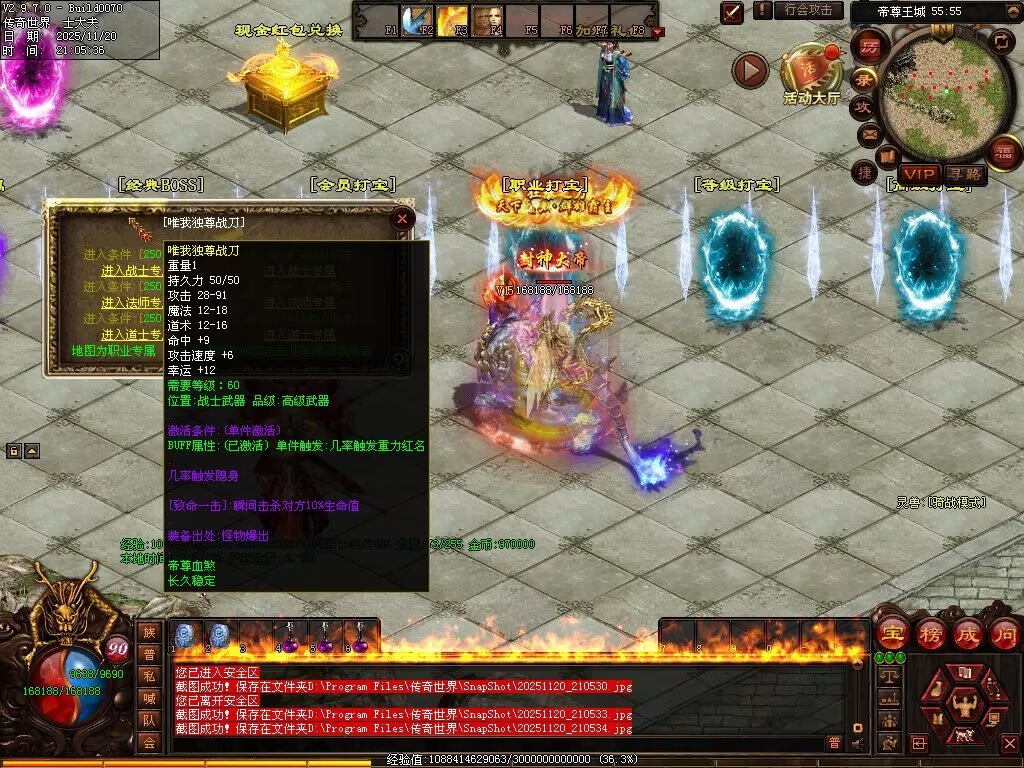Use the purple potion in slot 4

pyautogui.click(x=288, y=637)
